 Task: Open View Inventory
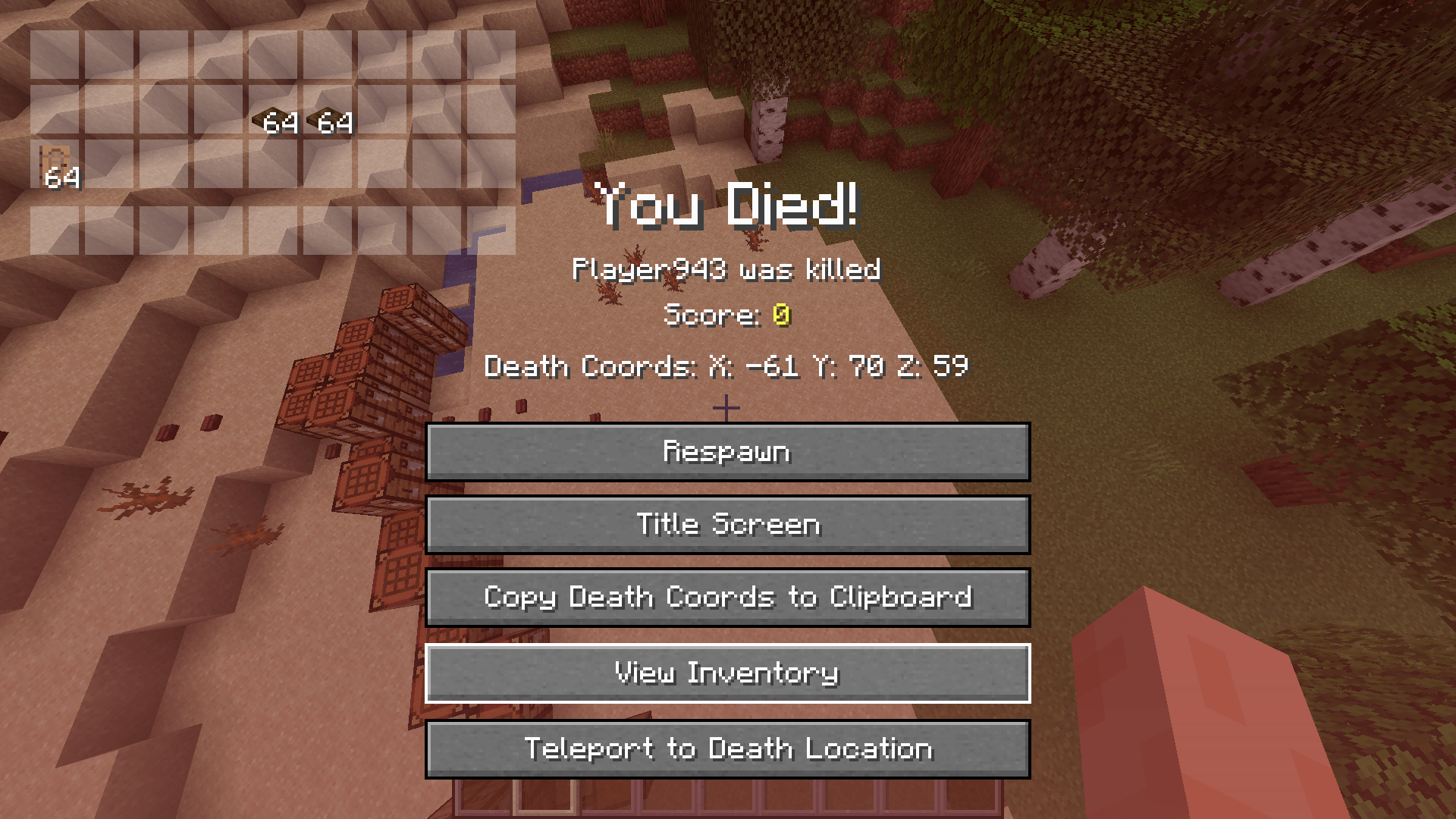[x=728, y=672]
